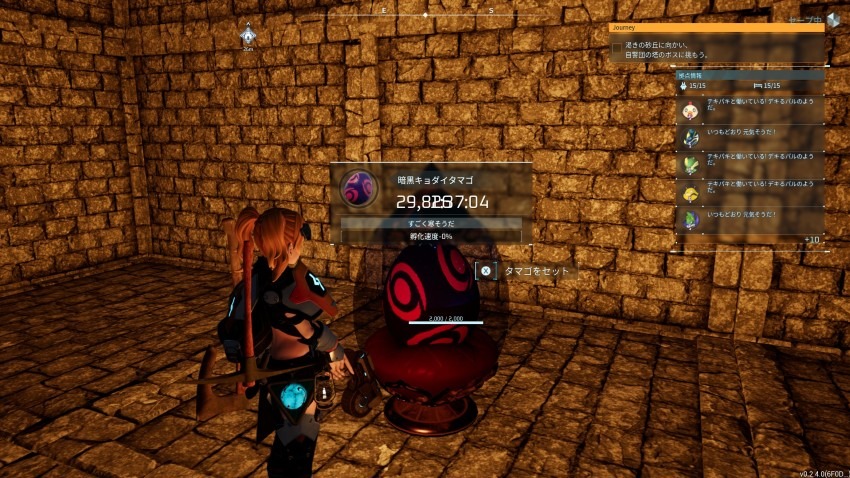Tick the Journey objective checkbox

(x=616, y=47)
